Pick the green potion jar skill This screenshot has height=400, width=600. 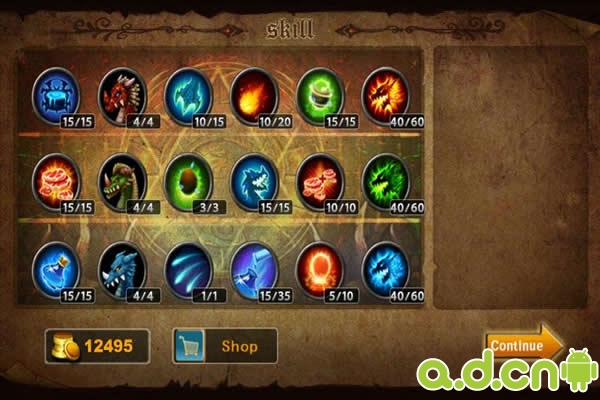[320, 93]
